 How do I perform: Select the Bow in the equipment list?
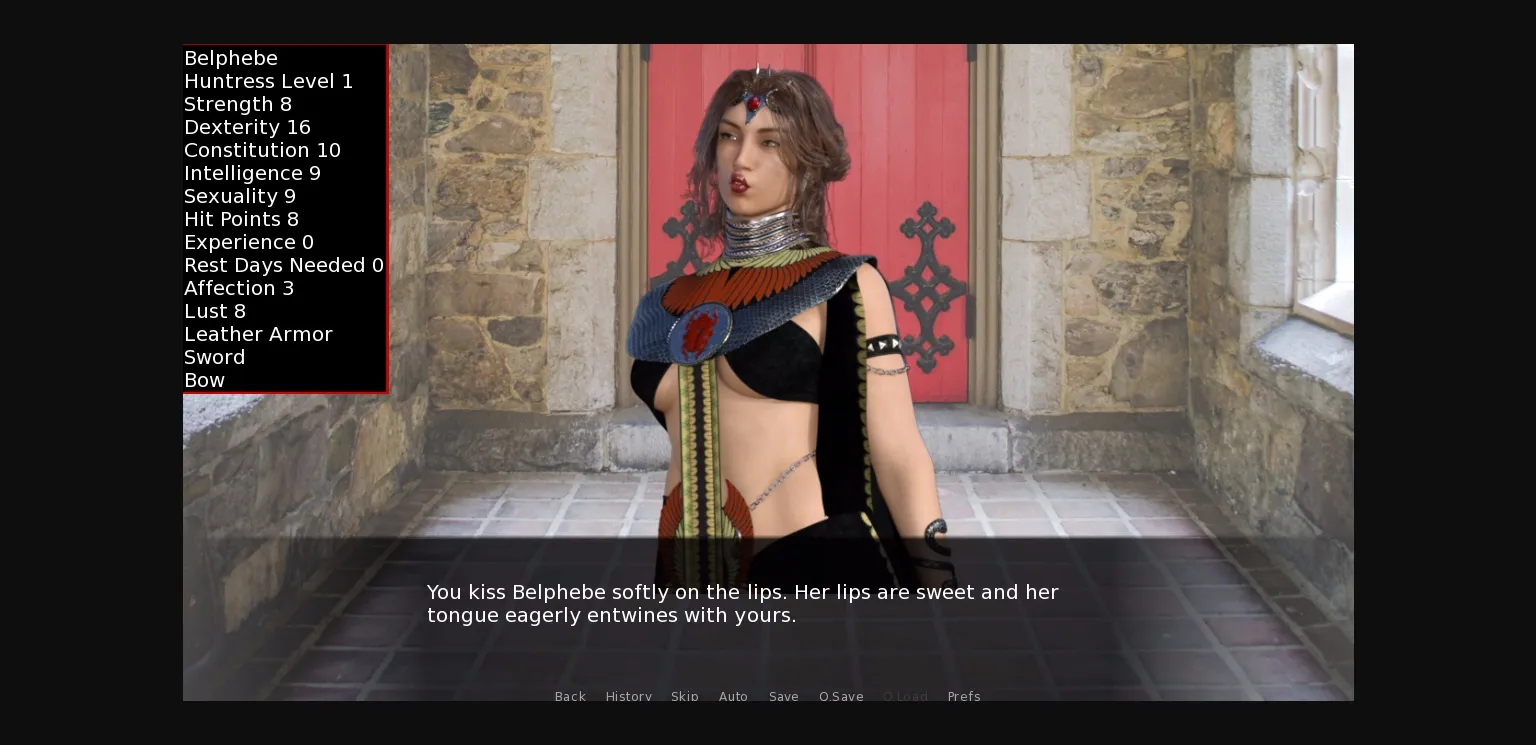coord(204,380)
